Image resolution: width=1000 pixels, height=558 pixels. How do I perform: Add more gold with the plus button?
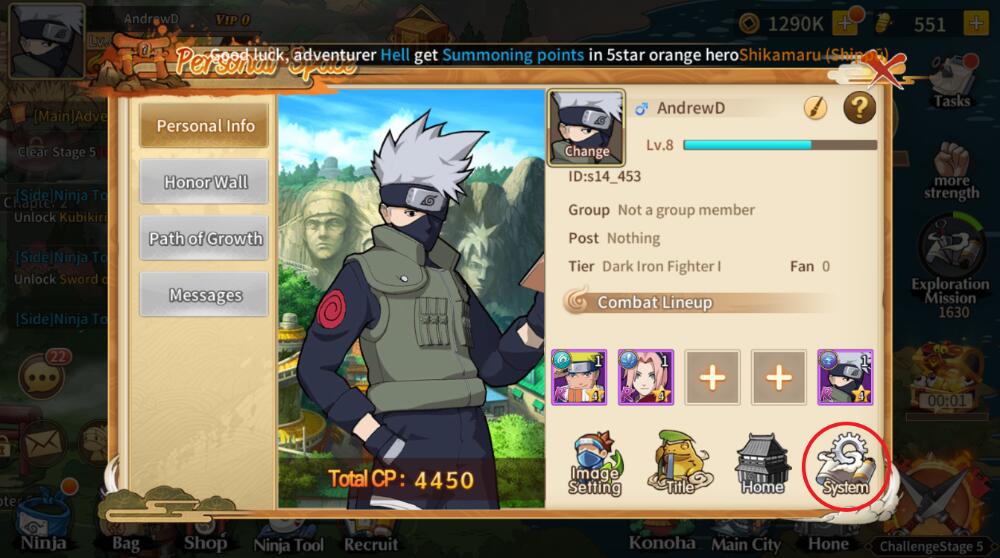[846, 23]
